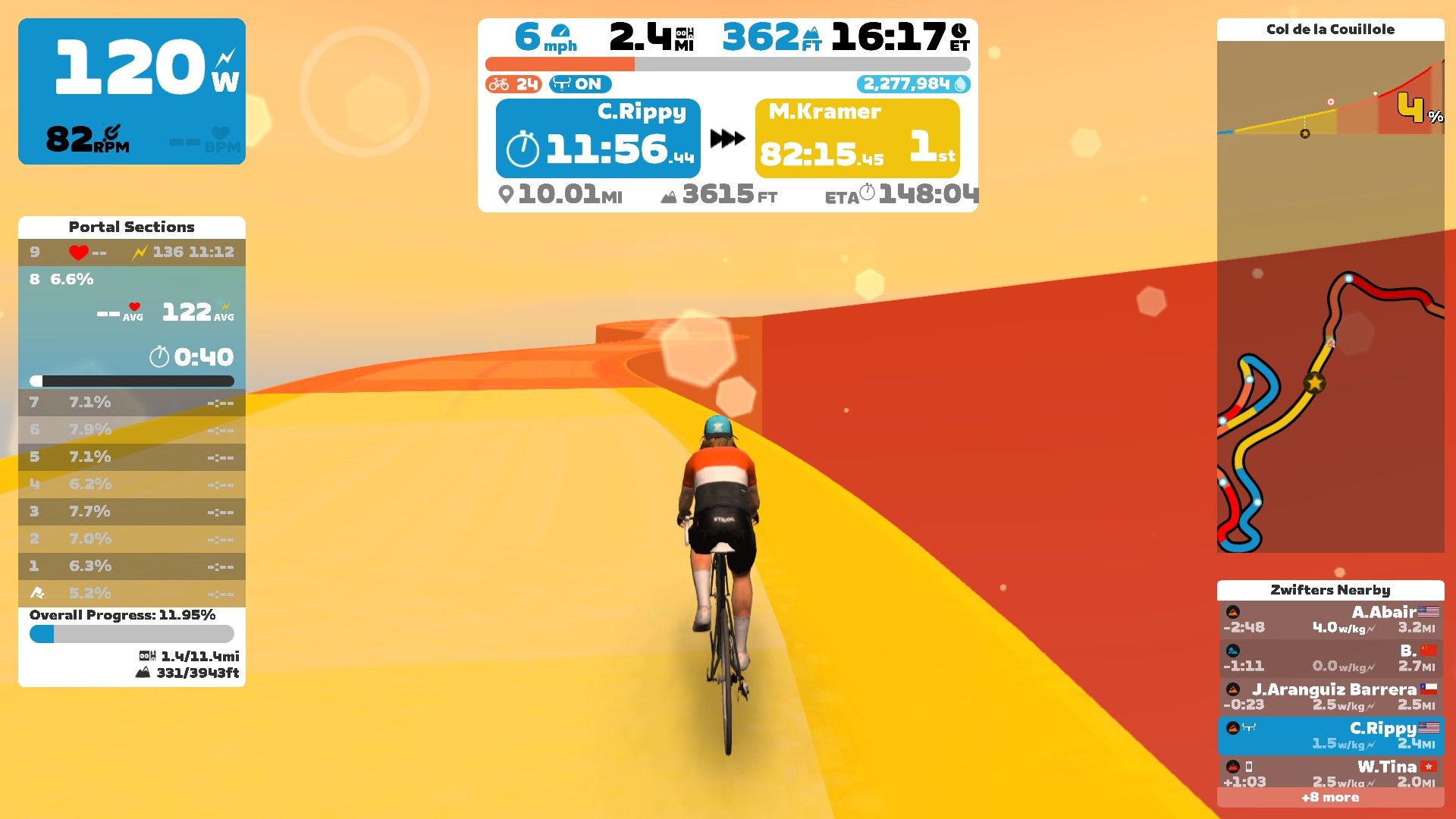Click the Overall Progress bar
Screen dimensions: 1456x819
[x=130, y=634]
